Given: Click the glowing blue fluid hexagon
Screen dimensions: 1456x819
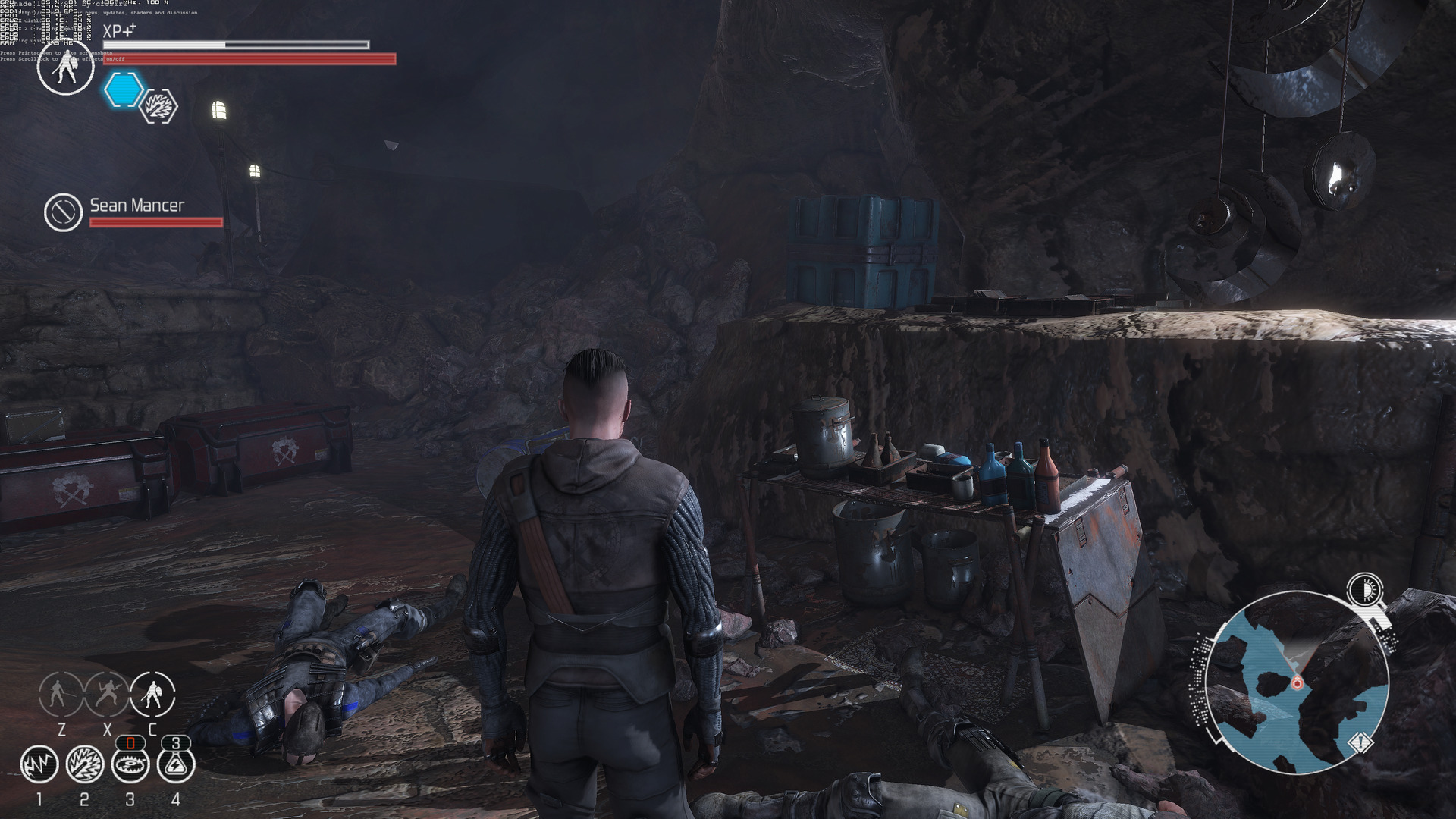Looking at the screenshot, I should coord(124,90).
